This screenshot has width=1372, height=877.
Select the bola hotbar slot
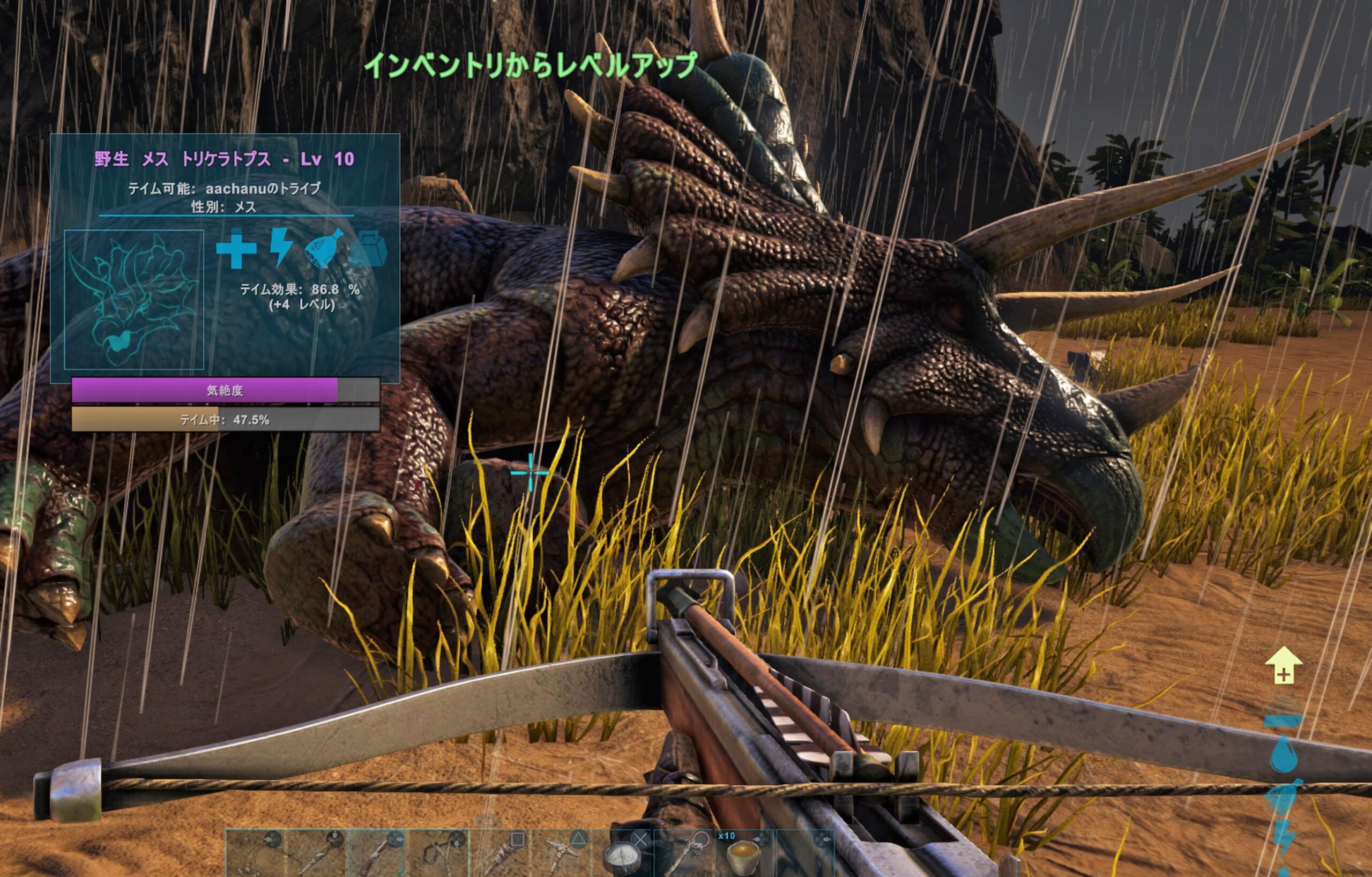pyautogui.click(x=255, y=853)
